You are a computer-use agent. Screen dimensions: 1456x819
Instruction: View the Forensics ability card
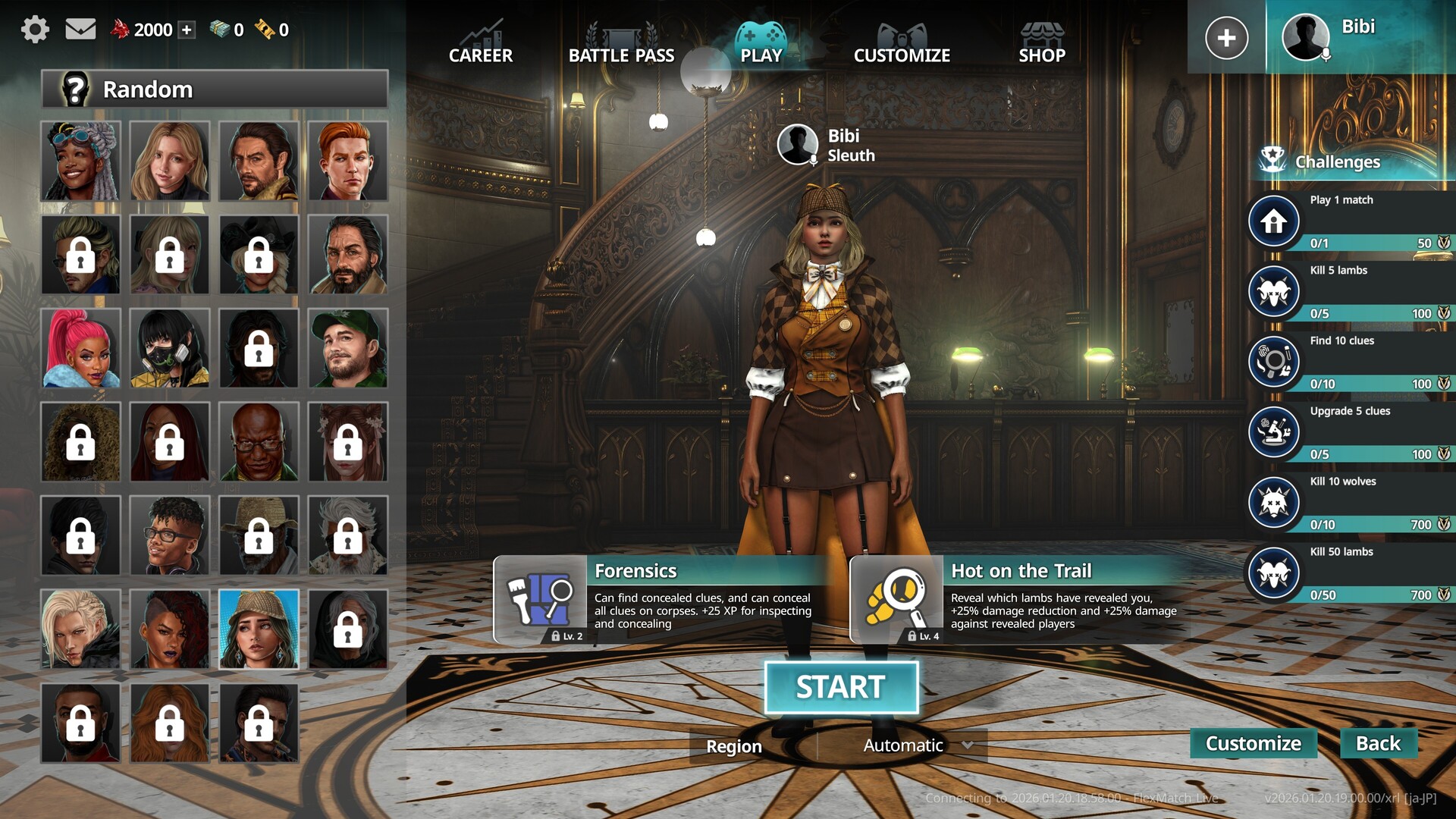pos(660,599)
